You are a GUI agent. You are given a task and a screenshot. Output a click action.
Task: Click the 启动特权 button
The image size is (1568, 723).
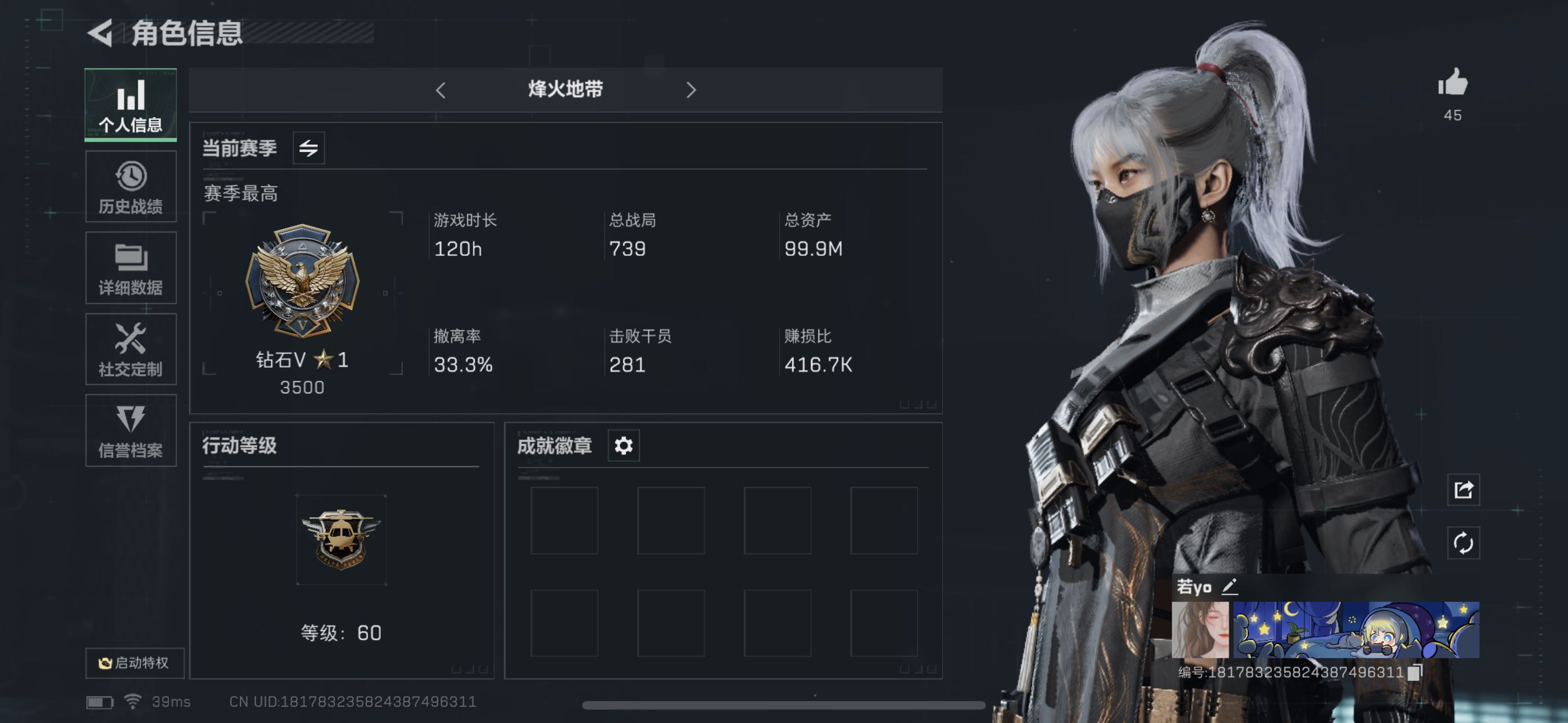point(135,662)
